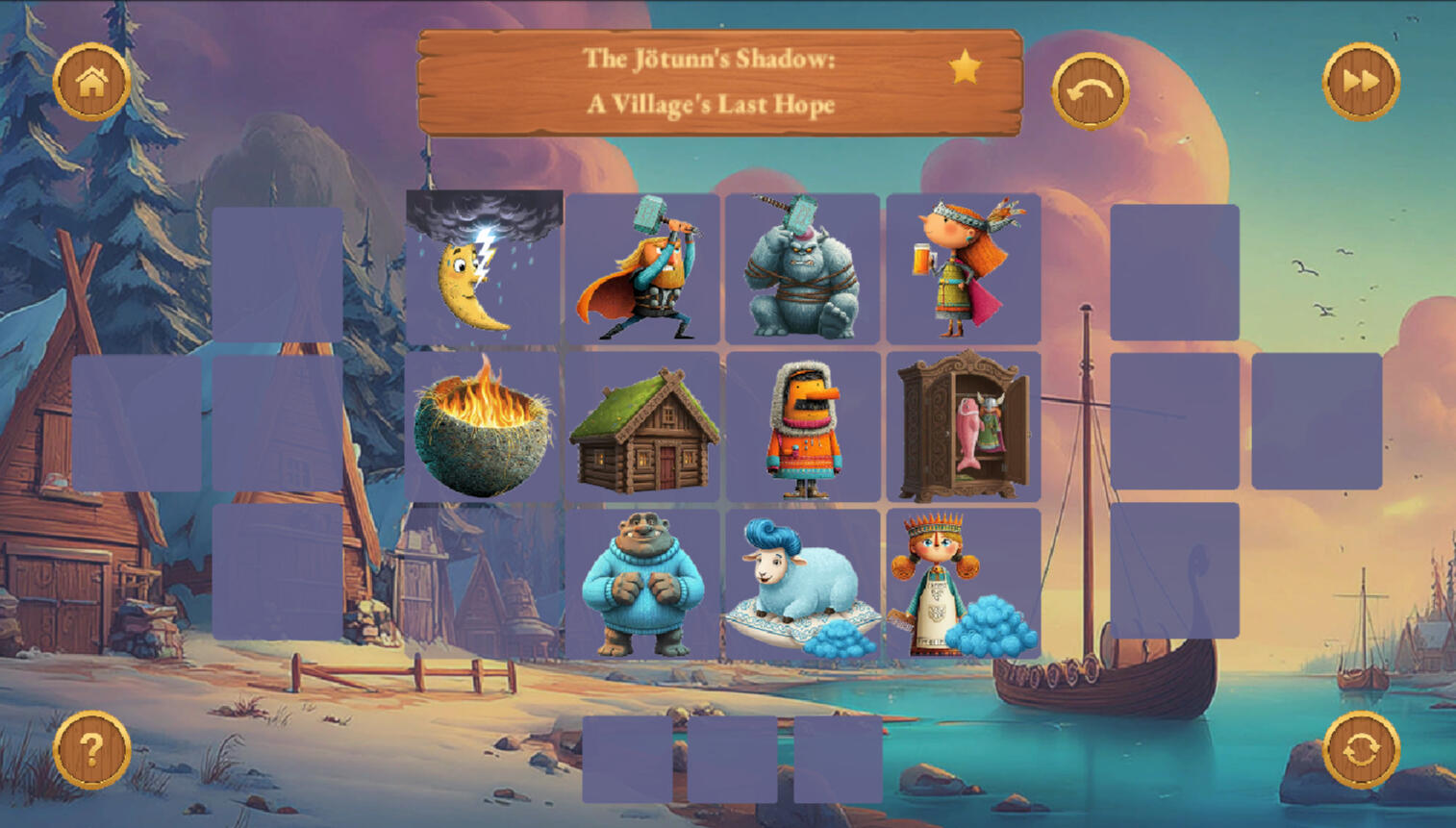Select the girl holding a beer mug tile
1456x828 pixels.
click(963, 268)
